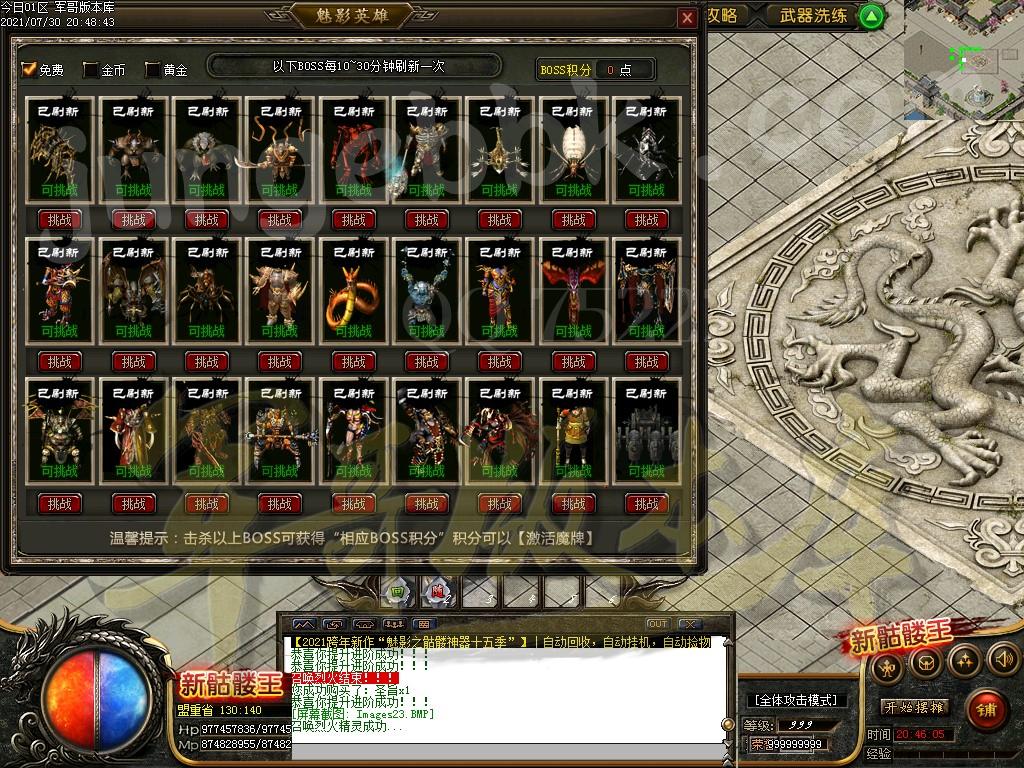
Task: Click the green up-arrow button
Action: click(871, 16)
